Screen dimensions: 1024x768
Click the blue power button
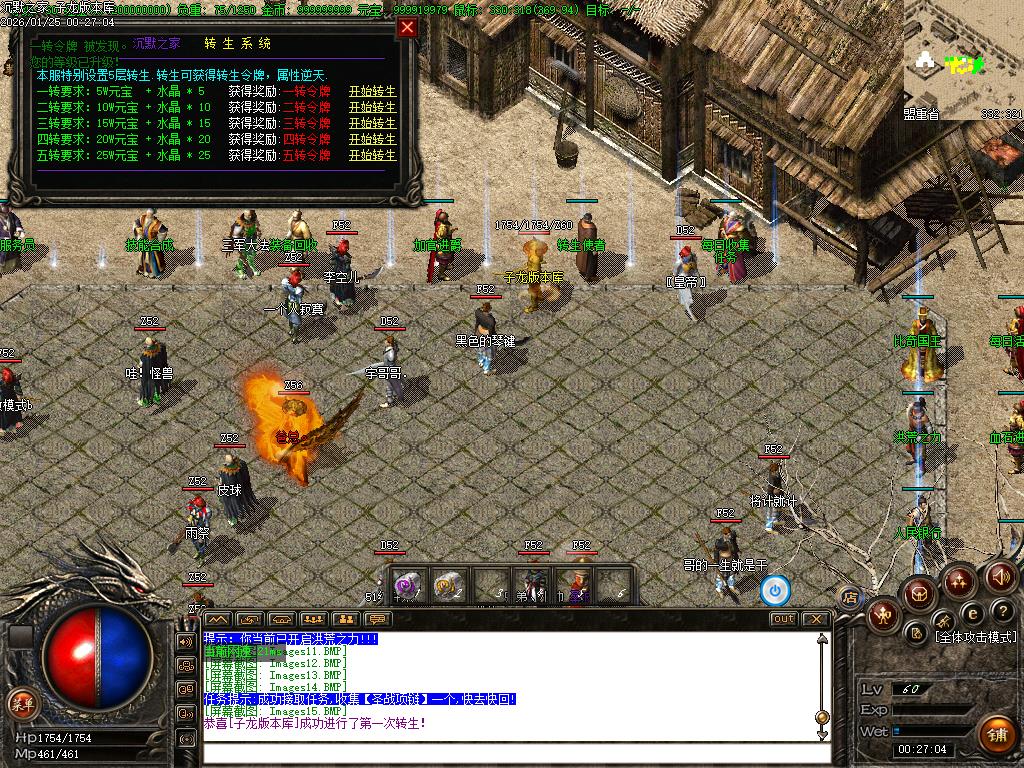click(x=775, y=590)
